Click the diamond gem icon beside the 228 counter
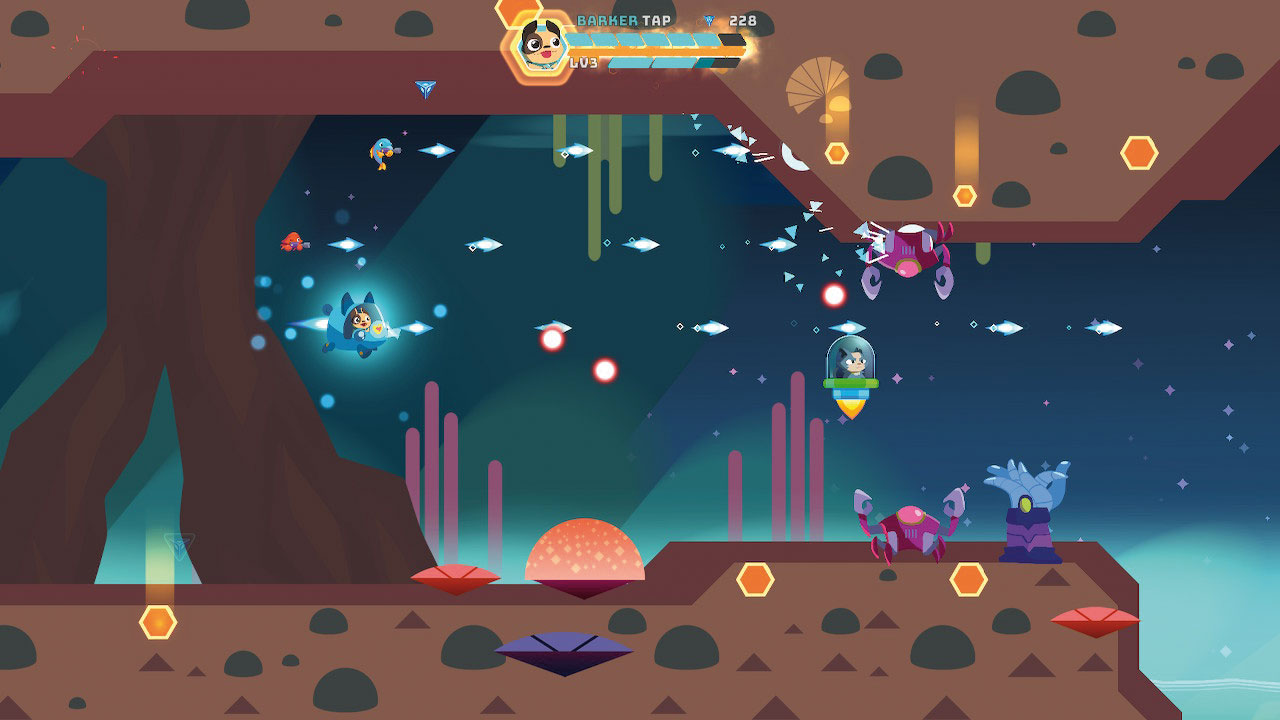1280x720 pixels. [x=707, y=18]
